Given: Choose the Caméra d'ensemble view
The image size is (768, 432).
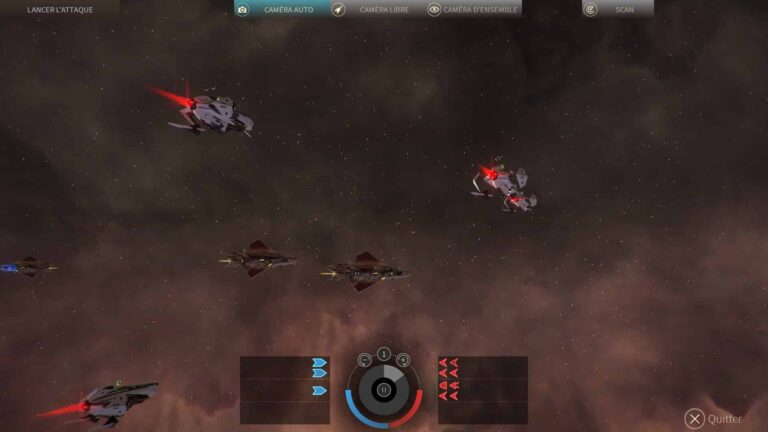Looking at the screenshot, I should (x=473, y=9).
